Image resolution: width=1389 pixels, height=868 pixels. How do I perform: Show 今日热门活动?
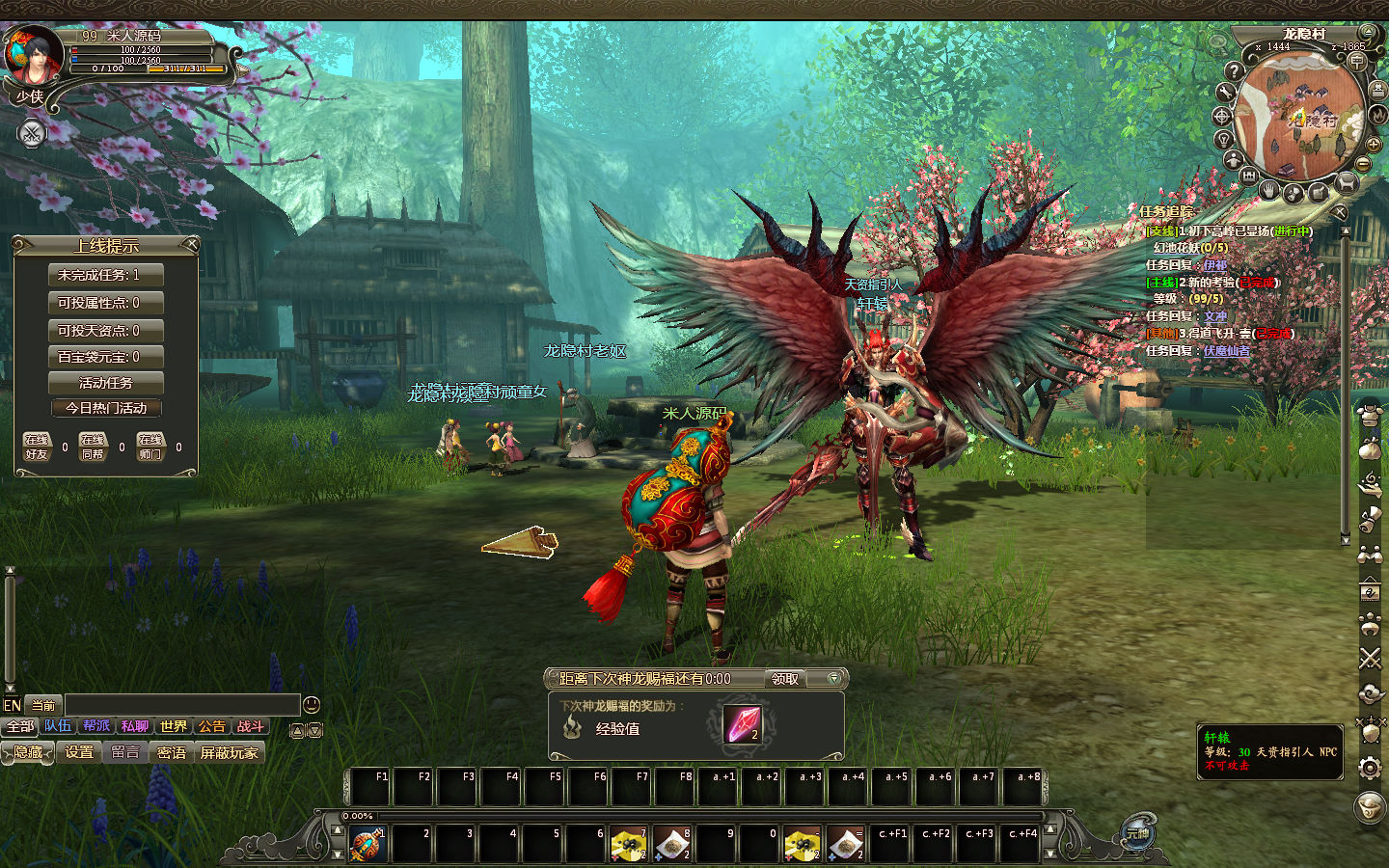[105, 408]
